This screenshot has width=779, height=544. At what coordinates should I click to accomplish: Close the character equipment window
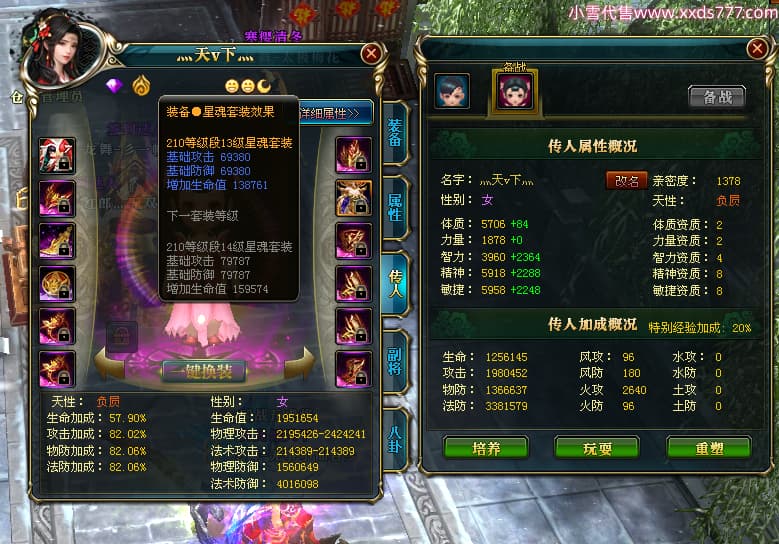(x=371, y=54)
